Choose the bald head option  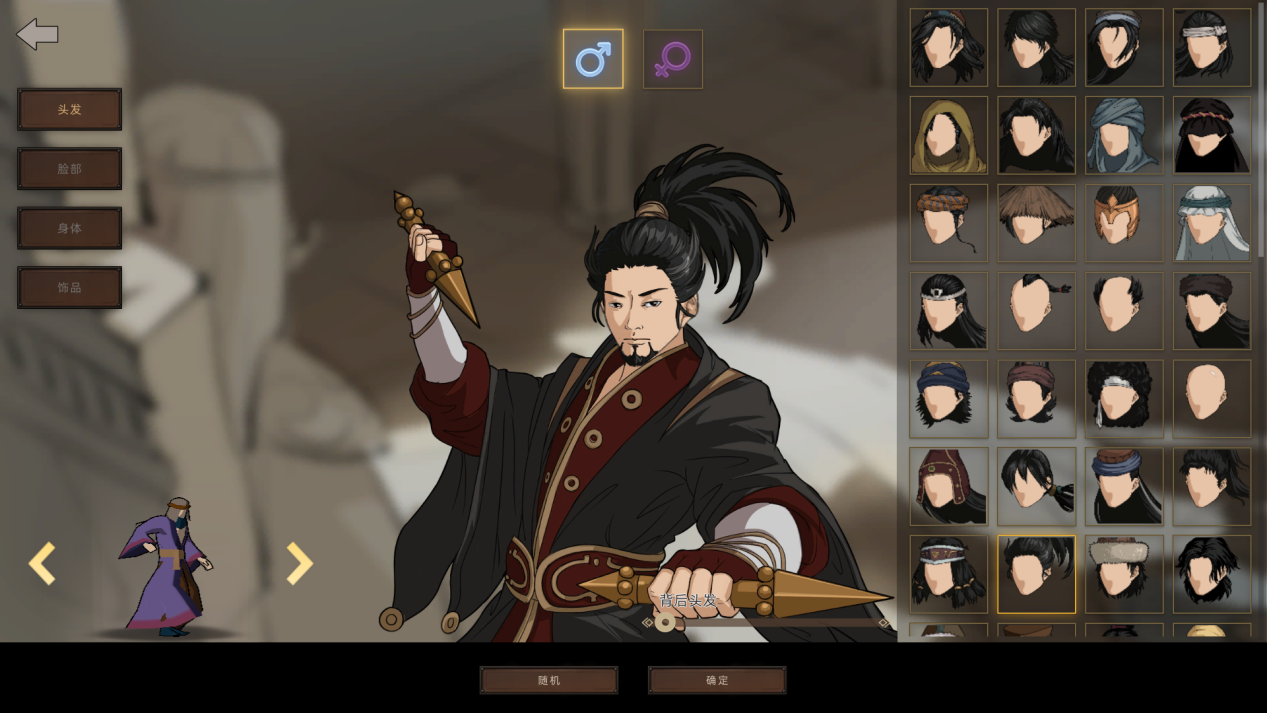click(1211, 398)
